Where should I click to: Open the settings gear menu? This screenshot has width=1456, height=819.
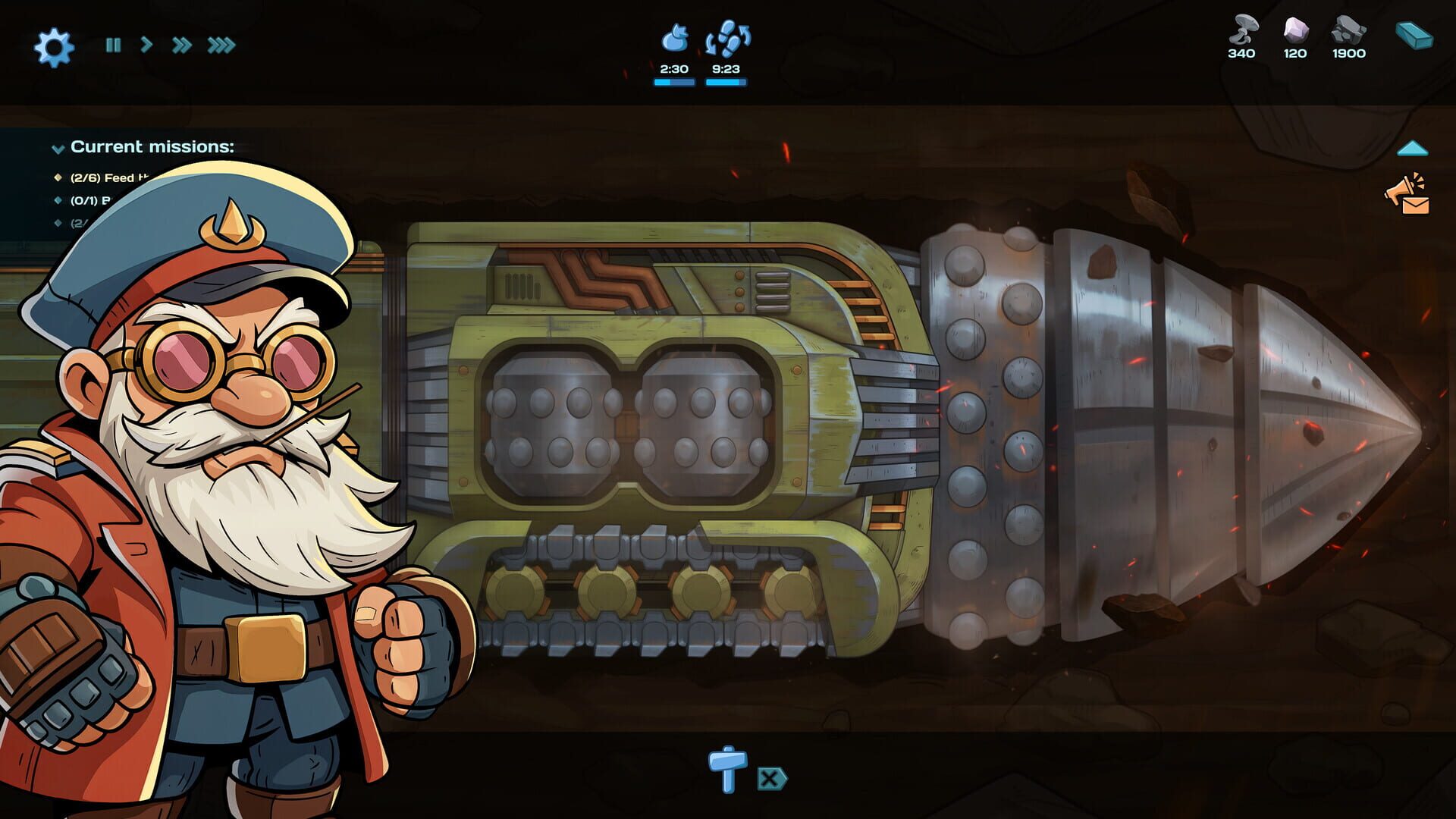[53, 45]
